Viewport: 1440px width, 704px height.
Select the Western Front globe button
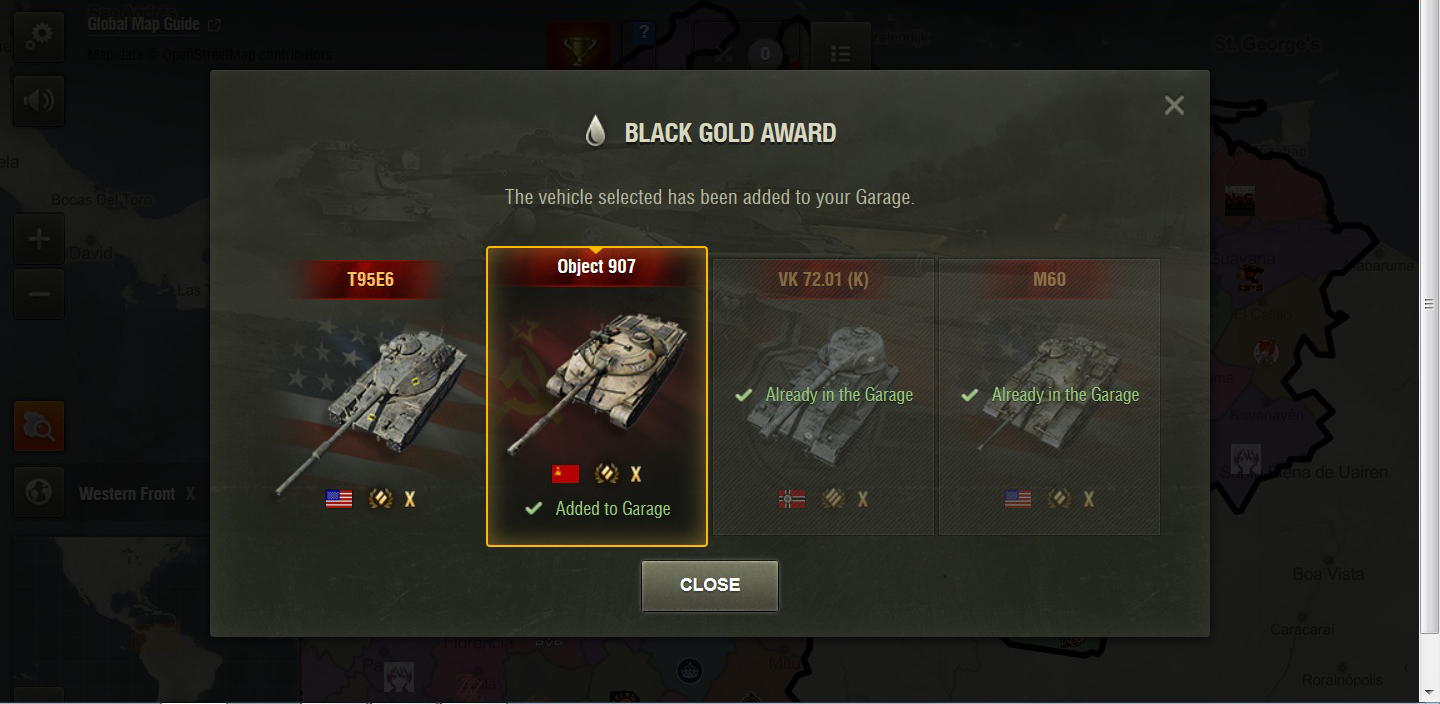(x=39, y=493)
